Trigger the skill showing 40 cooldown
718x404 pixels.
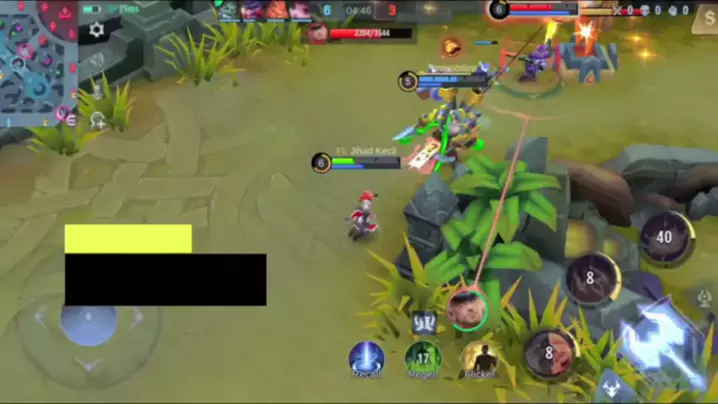click(666, 238)
